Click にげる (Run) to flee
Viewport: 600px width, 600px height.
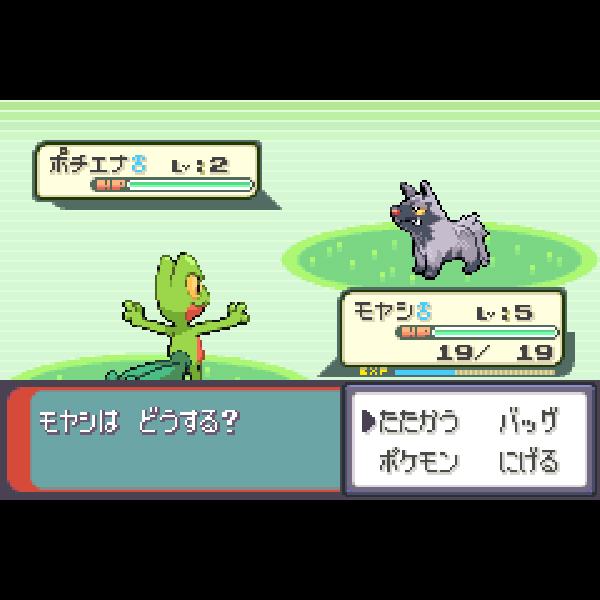pyautogui.click(x=528, y=462)
